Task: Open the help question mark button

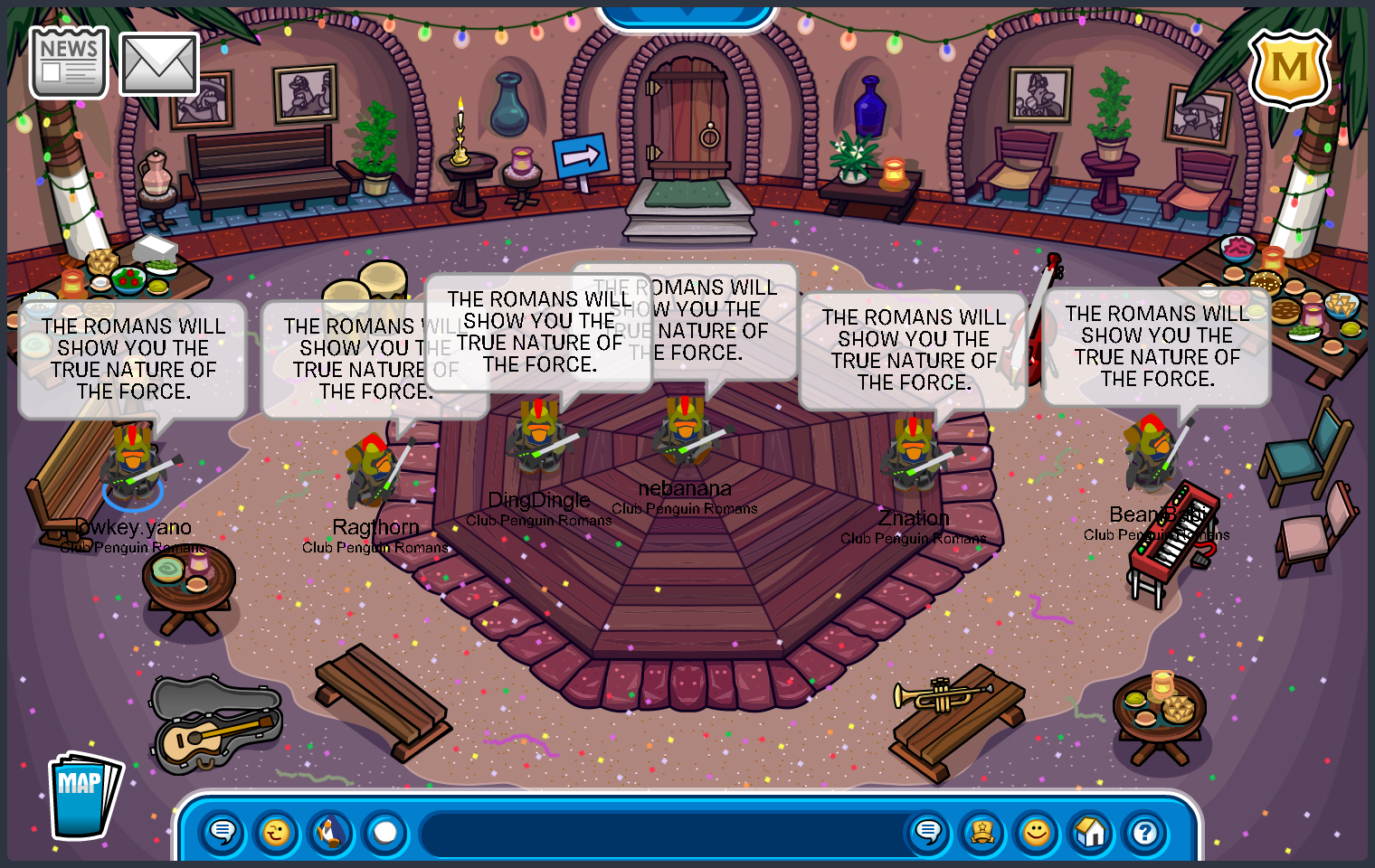Action: [x=1145, y=832]
